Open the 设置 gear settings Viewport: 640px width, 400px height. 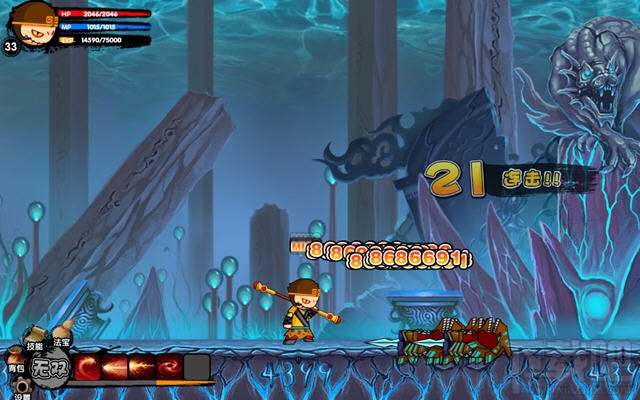21,388
